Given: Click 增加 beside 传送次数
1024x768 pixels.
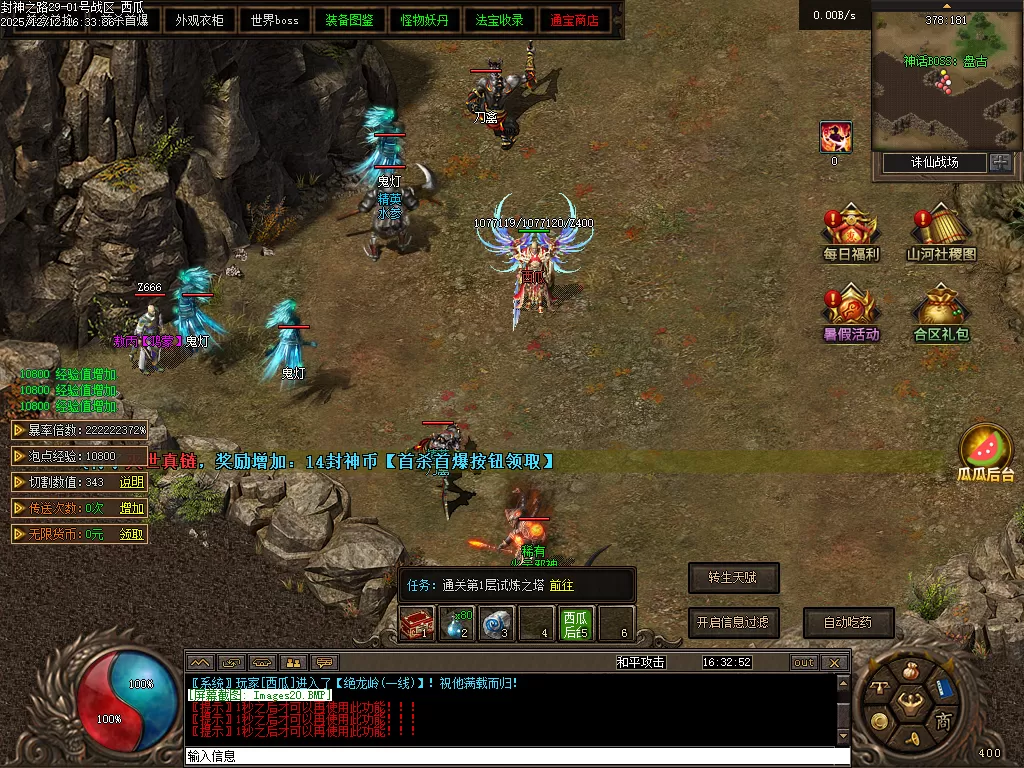Looking at the screenshot, I should 132,508.
